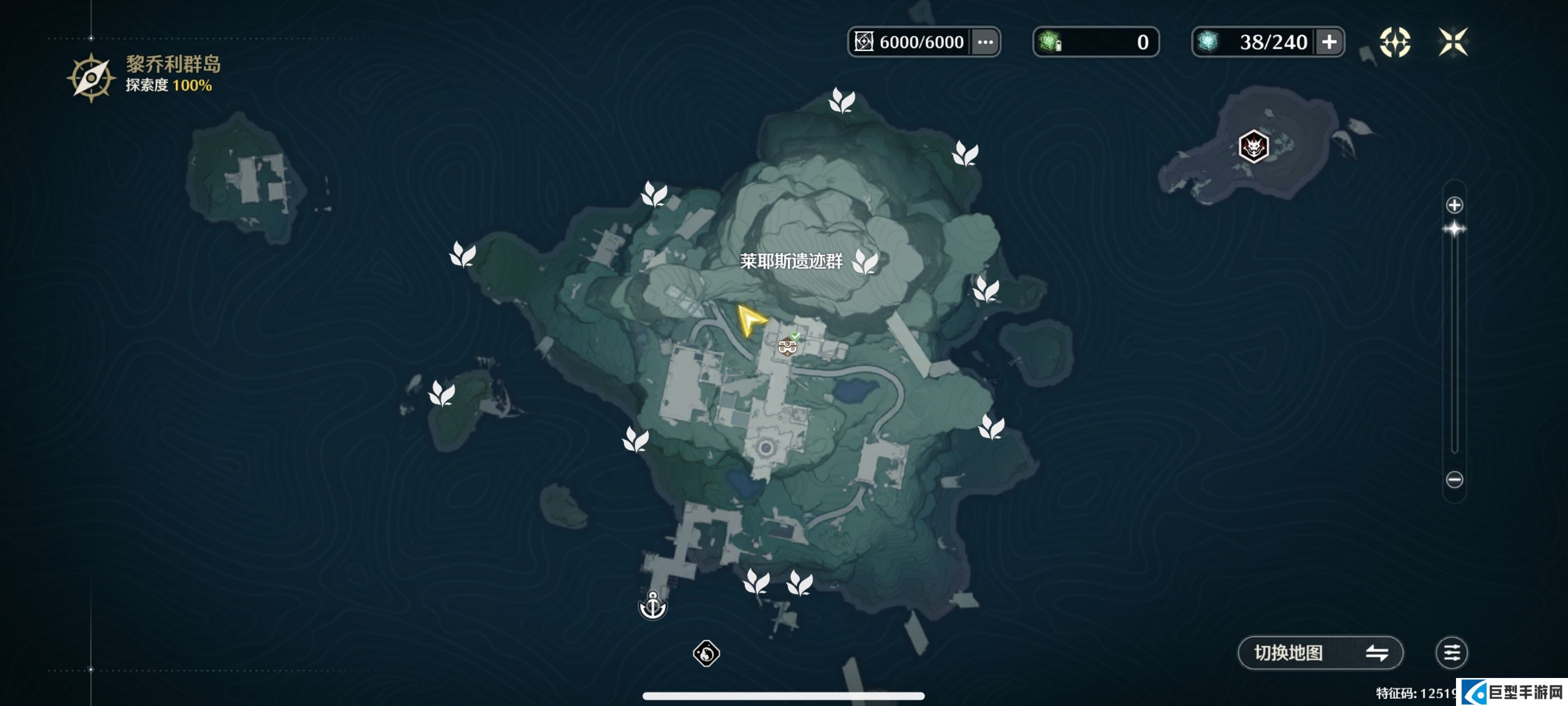Select the completed treasure chest marker
1568x706 pixels.
point(788,346)
